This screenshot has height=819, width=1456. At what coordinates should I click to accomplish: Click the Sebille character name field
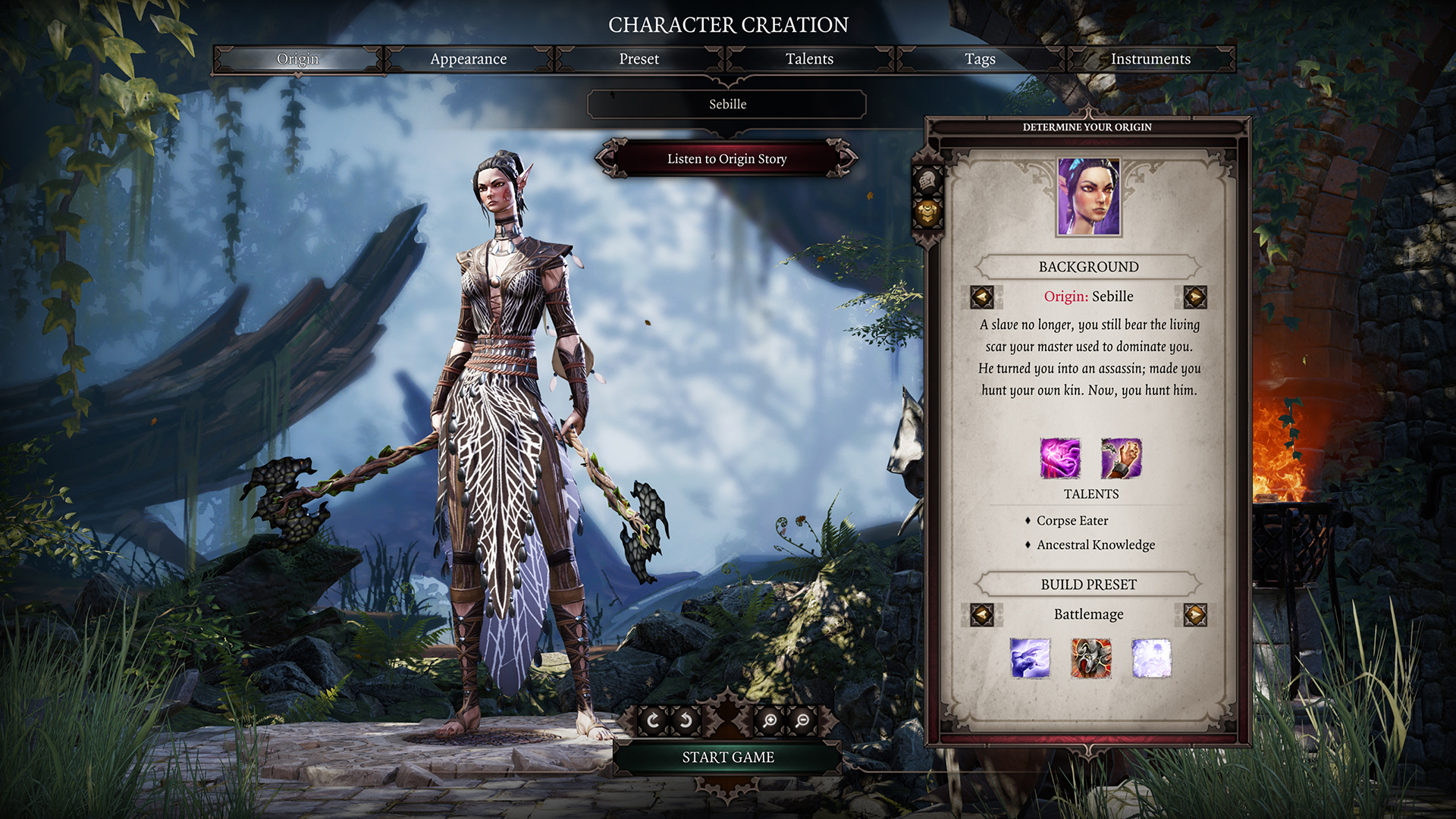click(727, 105)
